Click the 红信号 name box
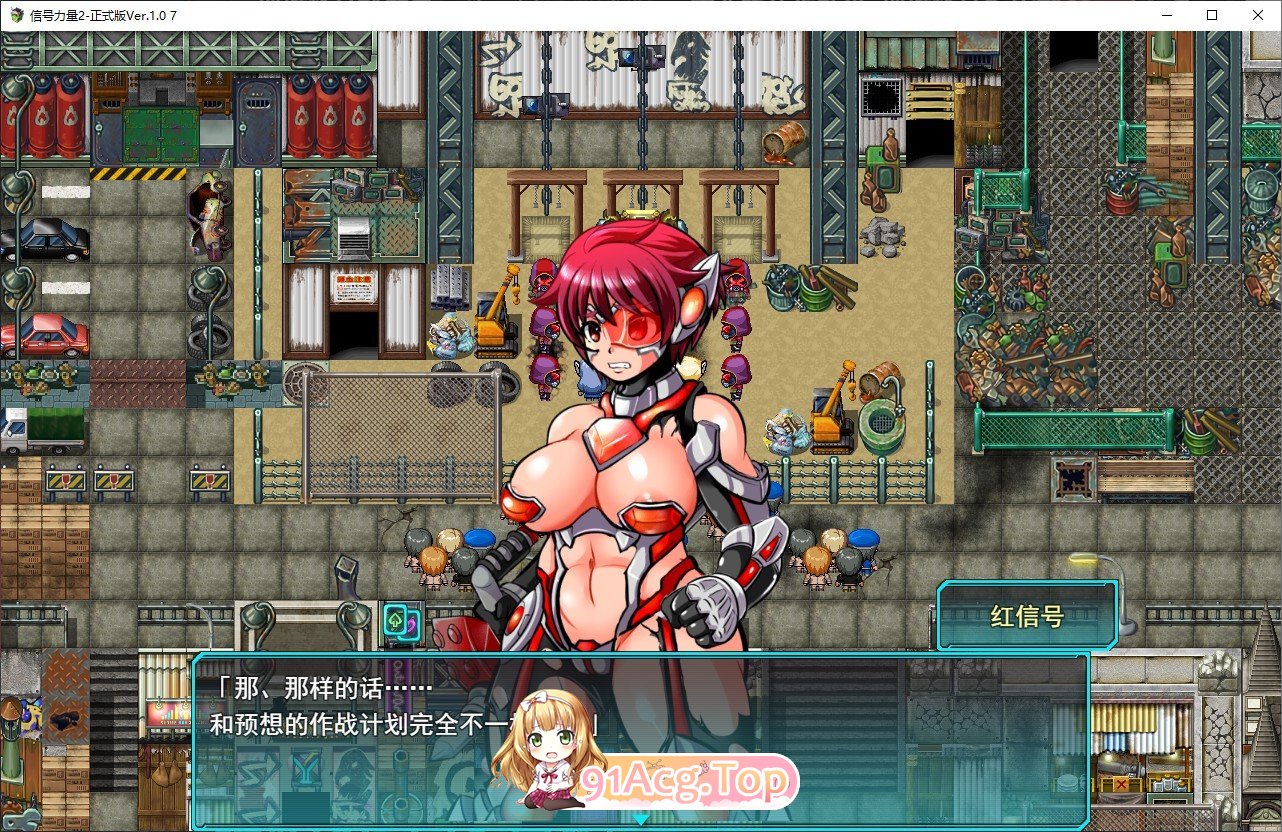The height and width of the screenshot is (832, 1282). click(x=1027, y=615)
